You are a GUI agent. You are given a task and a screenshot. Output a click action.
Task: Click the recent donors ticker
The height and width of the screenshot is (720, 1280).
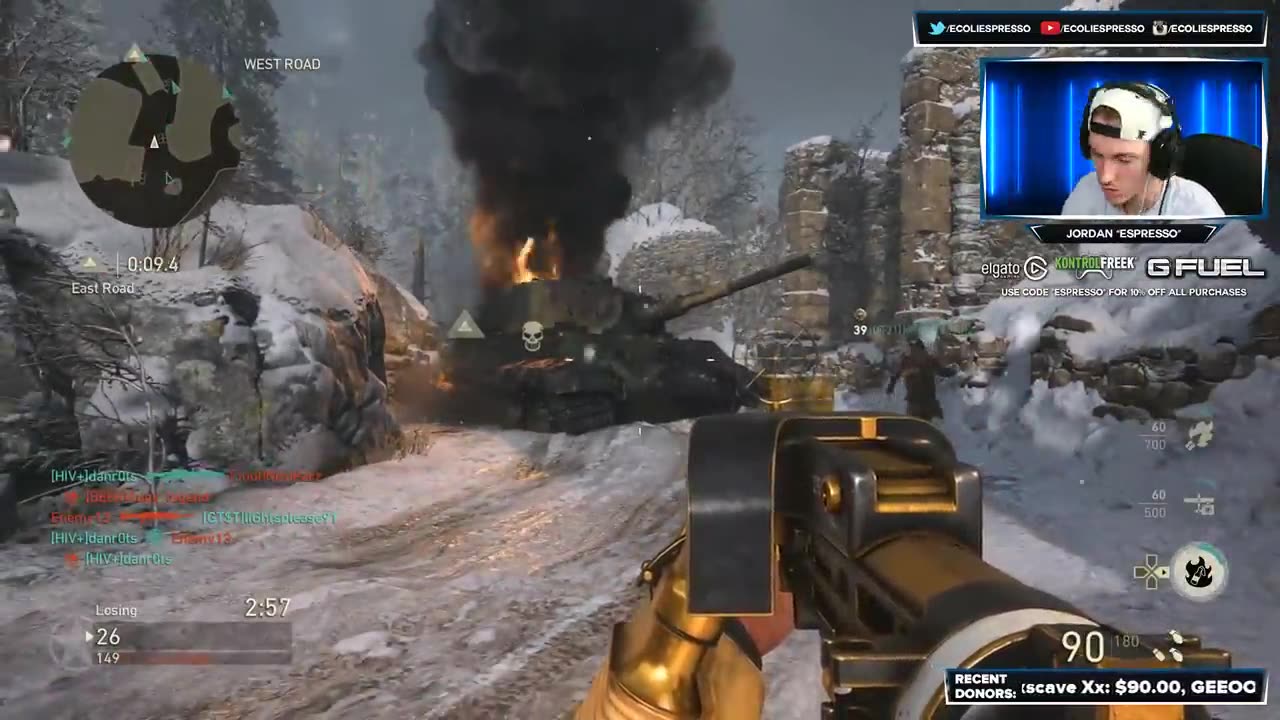[1106, 687]
